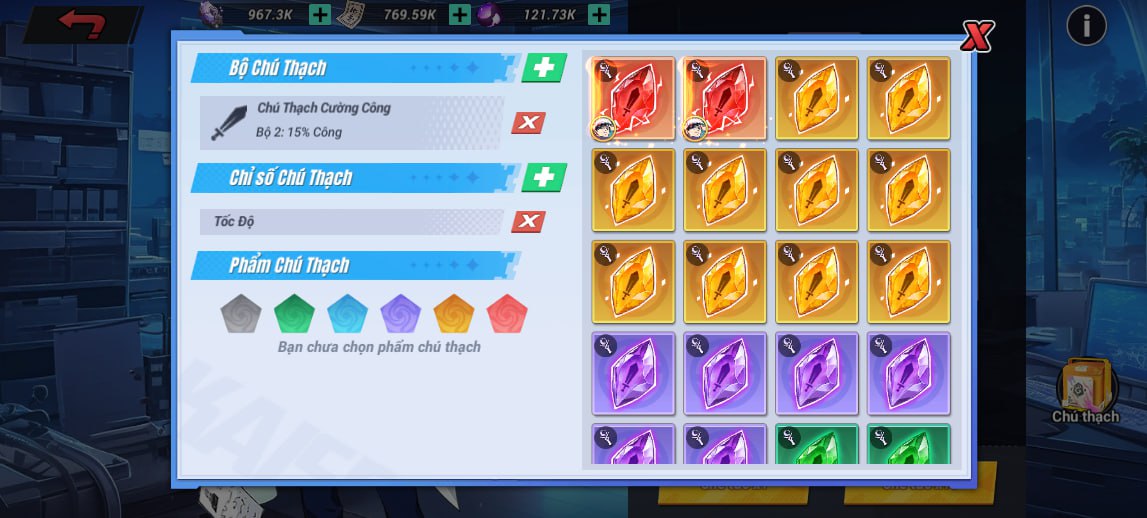Add a Chỉ số Chú Thạch filter

(544, 178)
